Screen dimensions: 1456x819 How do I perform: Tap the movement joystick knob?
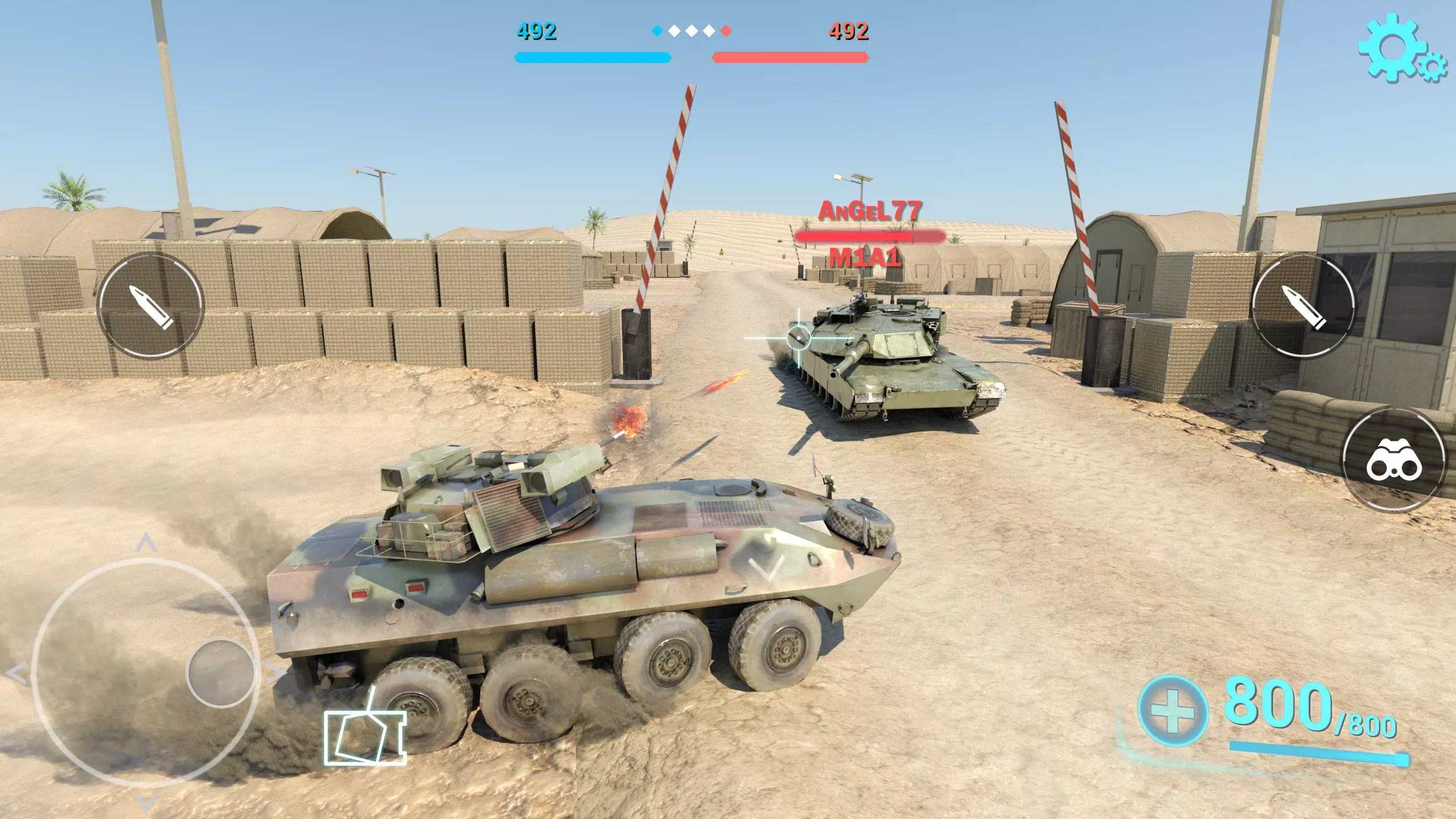(x=220, y=672)
